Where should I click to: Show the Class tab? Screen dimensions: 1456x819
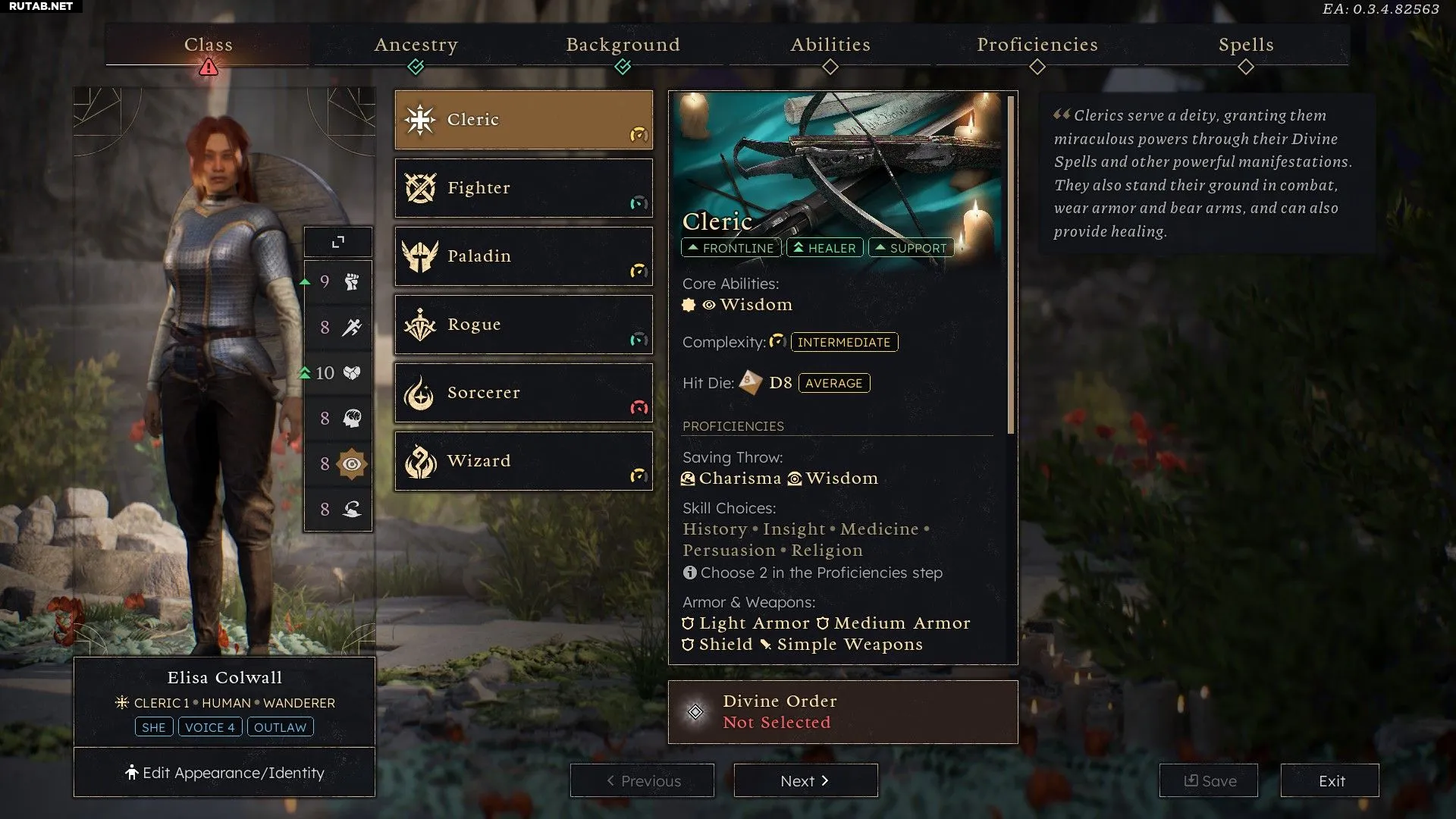pos(209,45)
